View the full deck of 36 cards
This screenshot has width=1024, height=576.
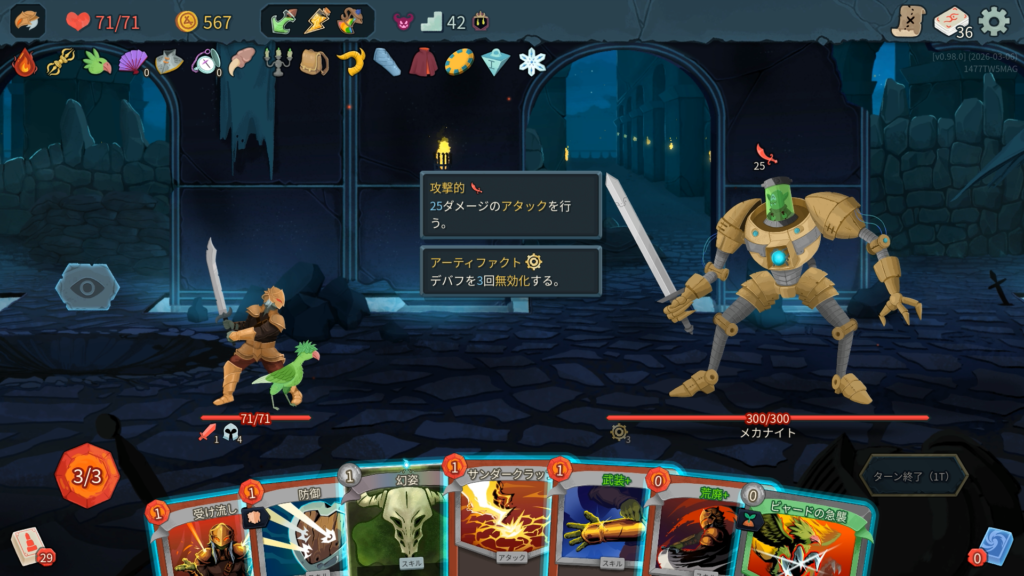951,21
